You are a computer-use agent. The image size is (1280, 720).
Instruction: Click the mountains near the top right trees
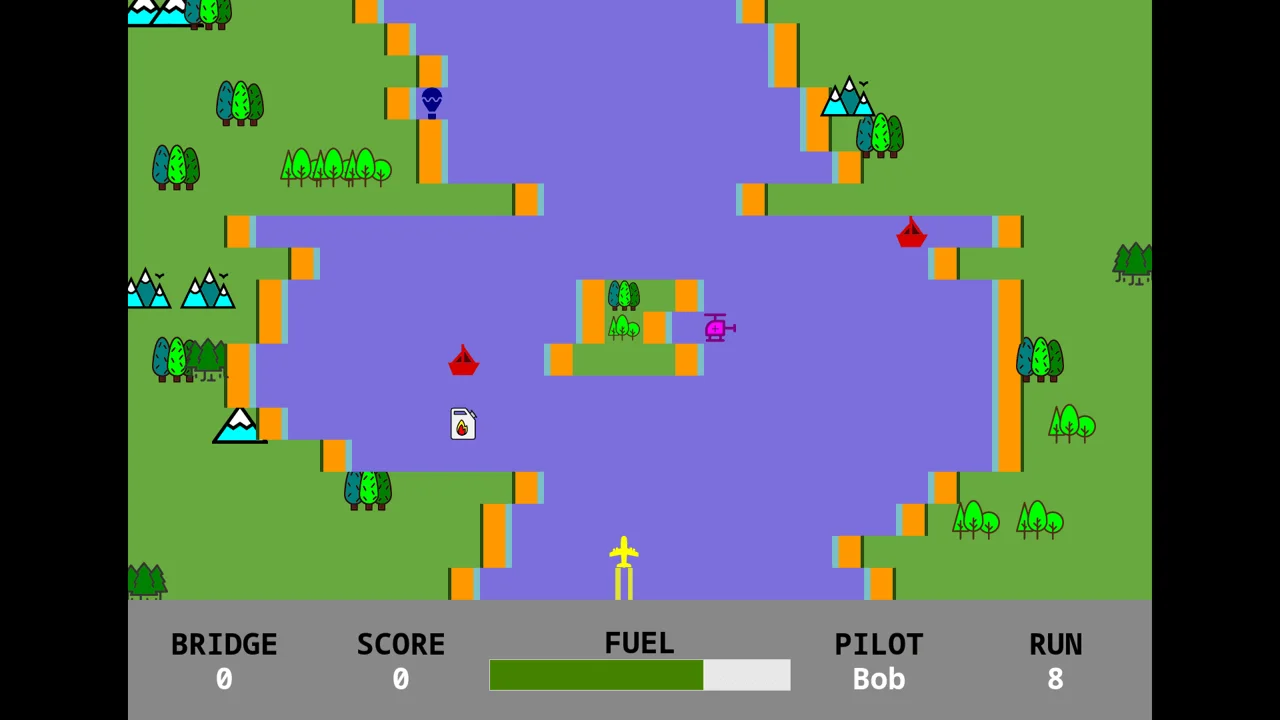848,98
